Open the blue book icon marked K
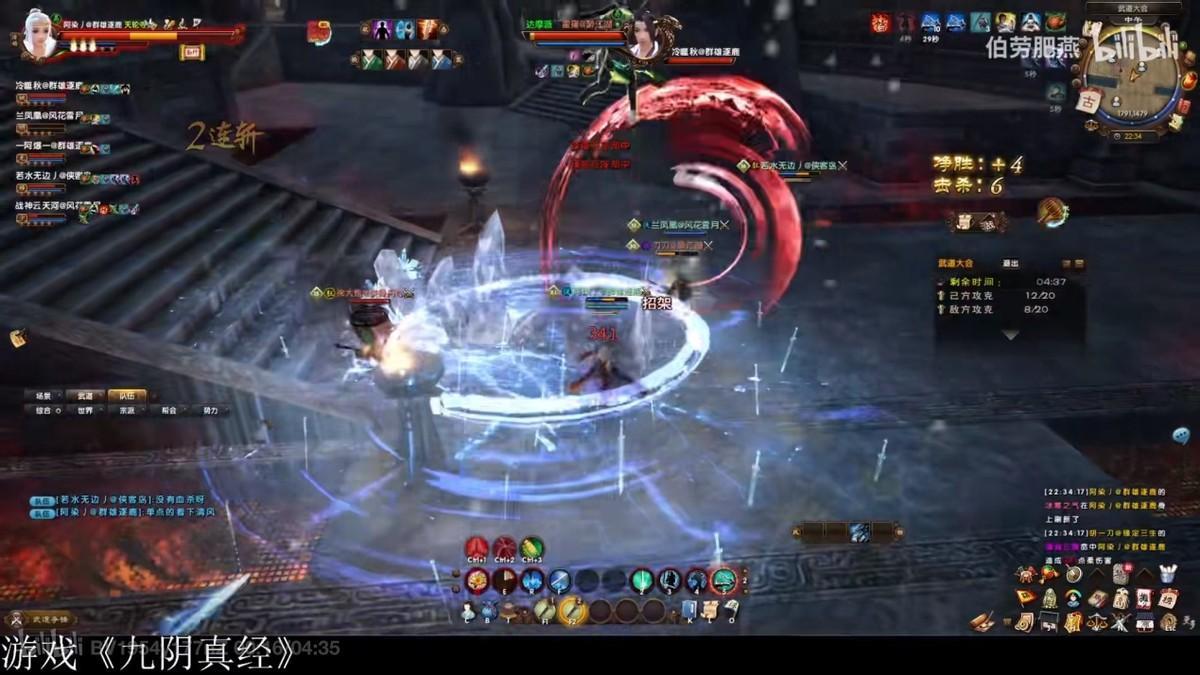1200x675 pixels. 689,610
